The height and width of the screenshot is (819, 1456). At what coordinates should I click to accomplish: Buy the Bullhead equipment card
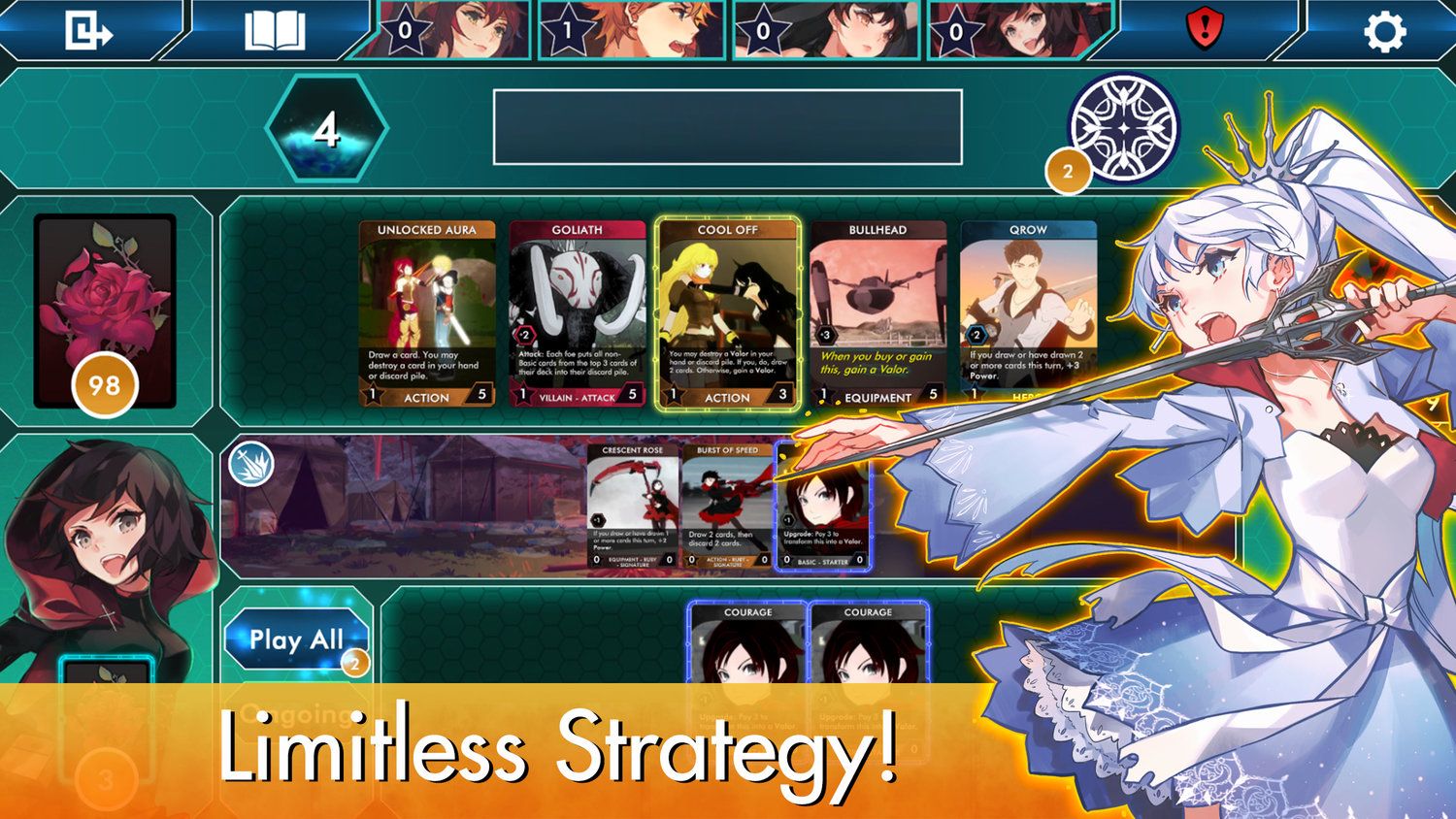(x=878, y=311)
